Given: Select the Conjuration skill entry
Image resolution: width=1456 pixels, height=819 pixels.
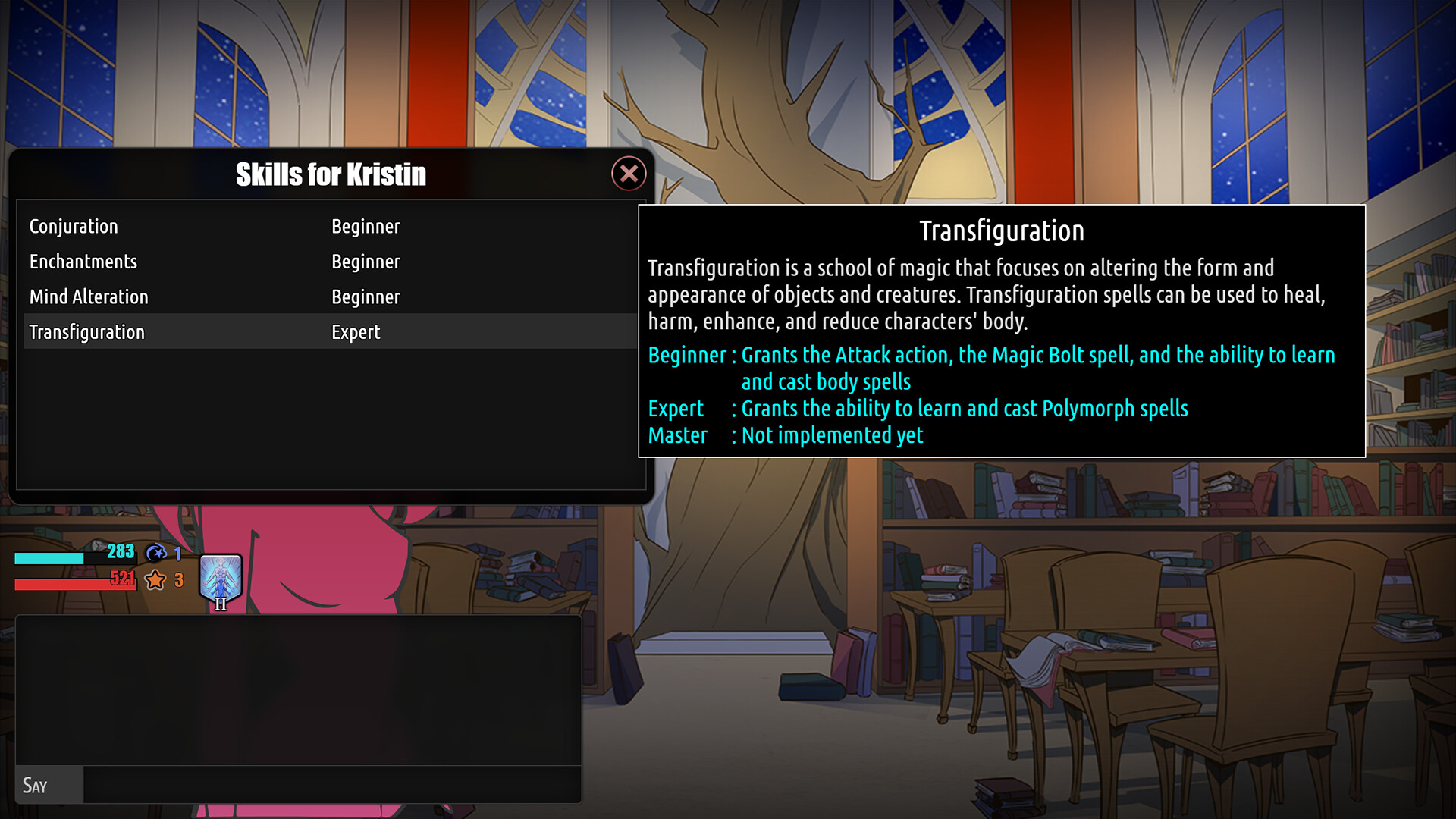Looking at the screenshot, I should (x=74, y=226).
